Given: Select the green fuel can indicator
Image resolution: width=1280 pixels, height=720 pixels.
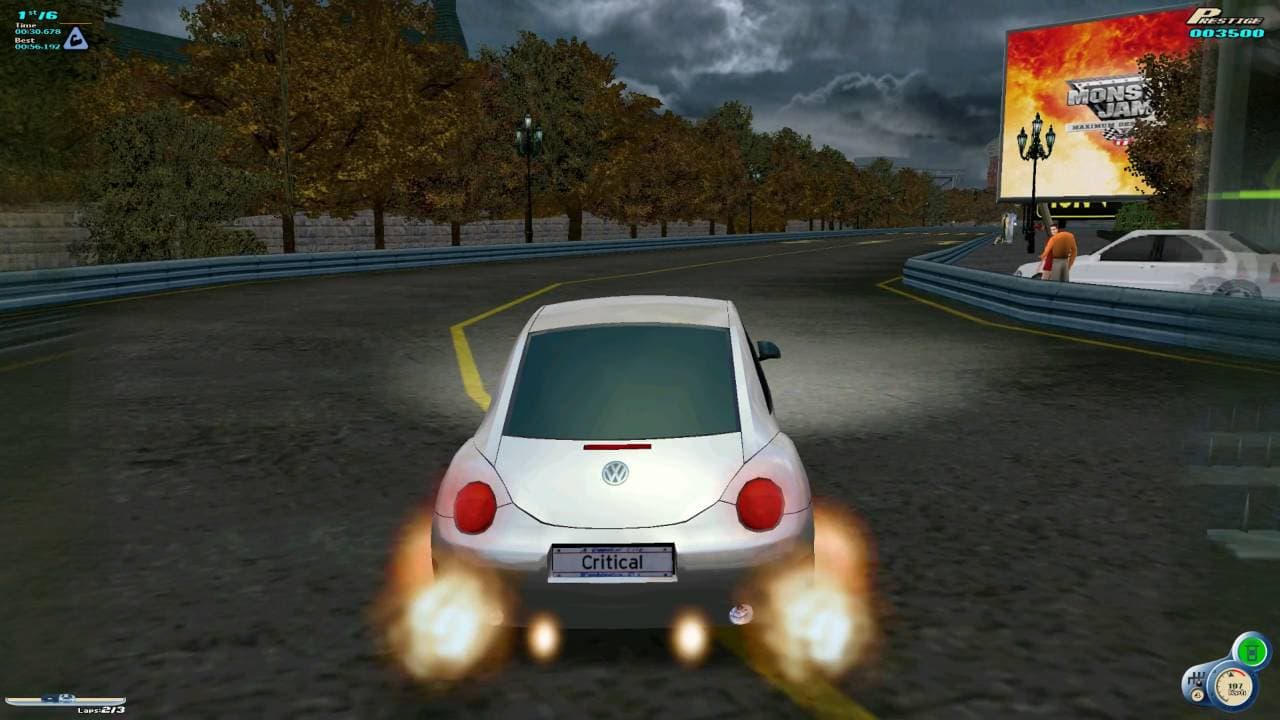Looking at the screenshot, I should [1250, 650].
